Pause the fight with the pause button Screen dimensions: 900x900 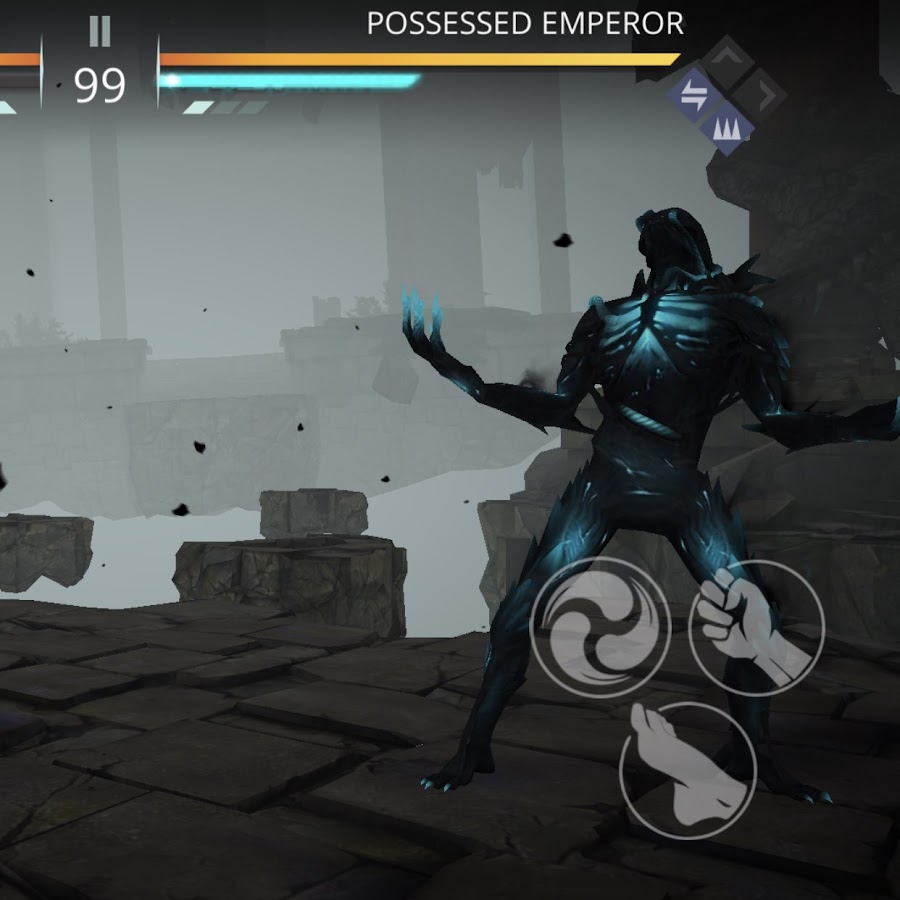(x=99, y=32)
